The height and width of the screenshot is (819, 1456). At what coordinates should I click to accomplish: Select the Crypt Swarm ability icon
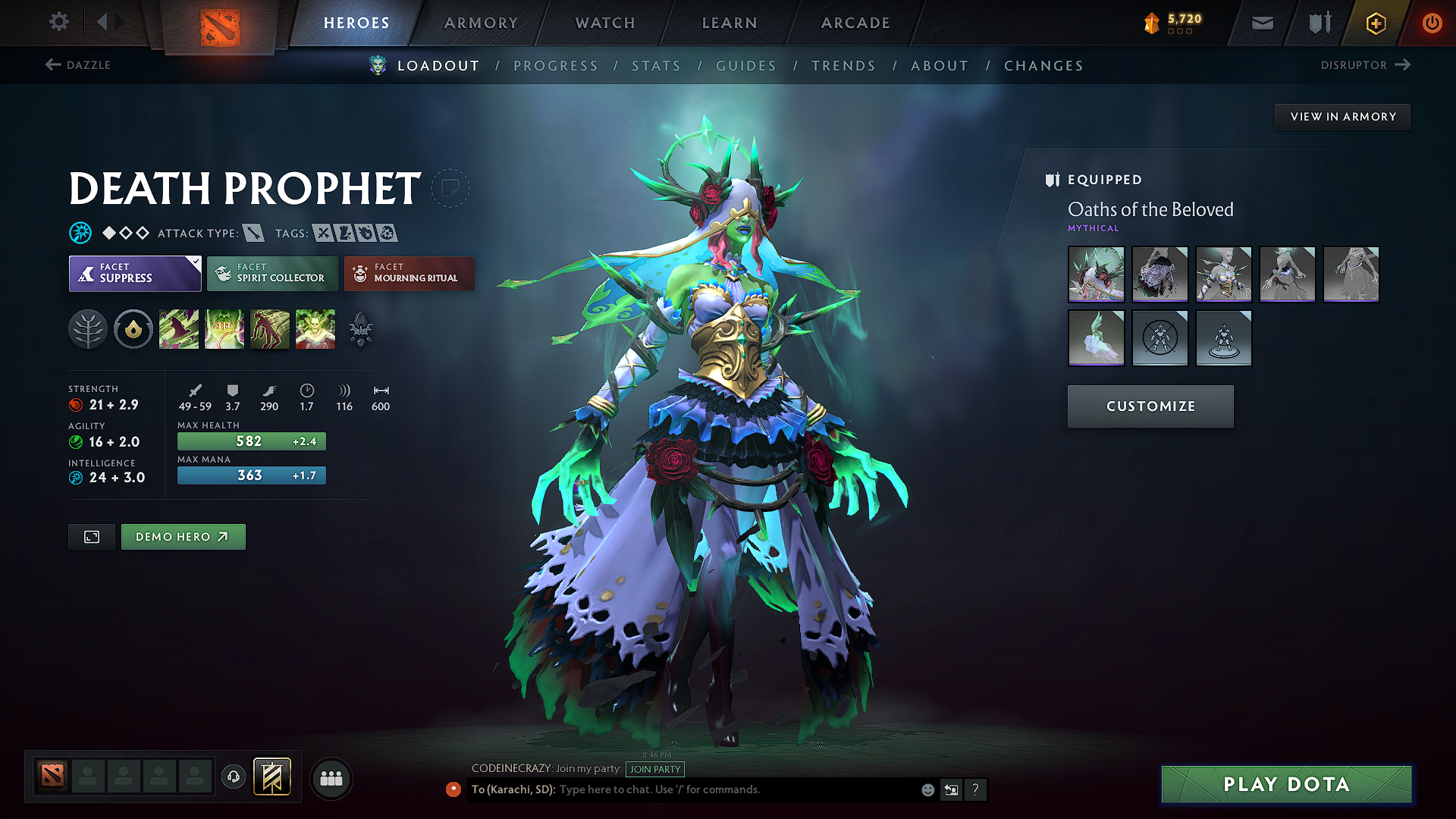179,328
